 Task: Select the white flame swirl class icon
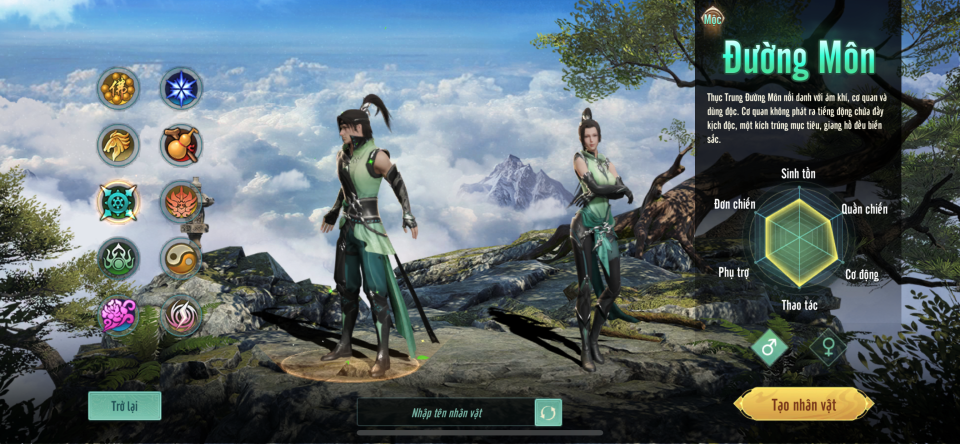pos(181,316)
